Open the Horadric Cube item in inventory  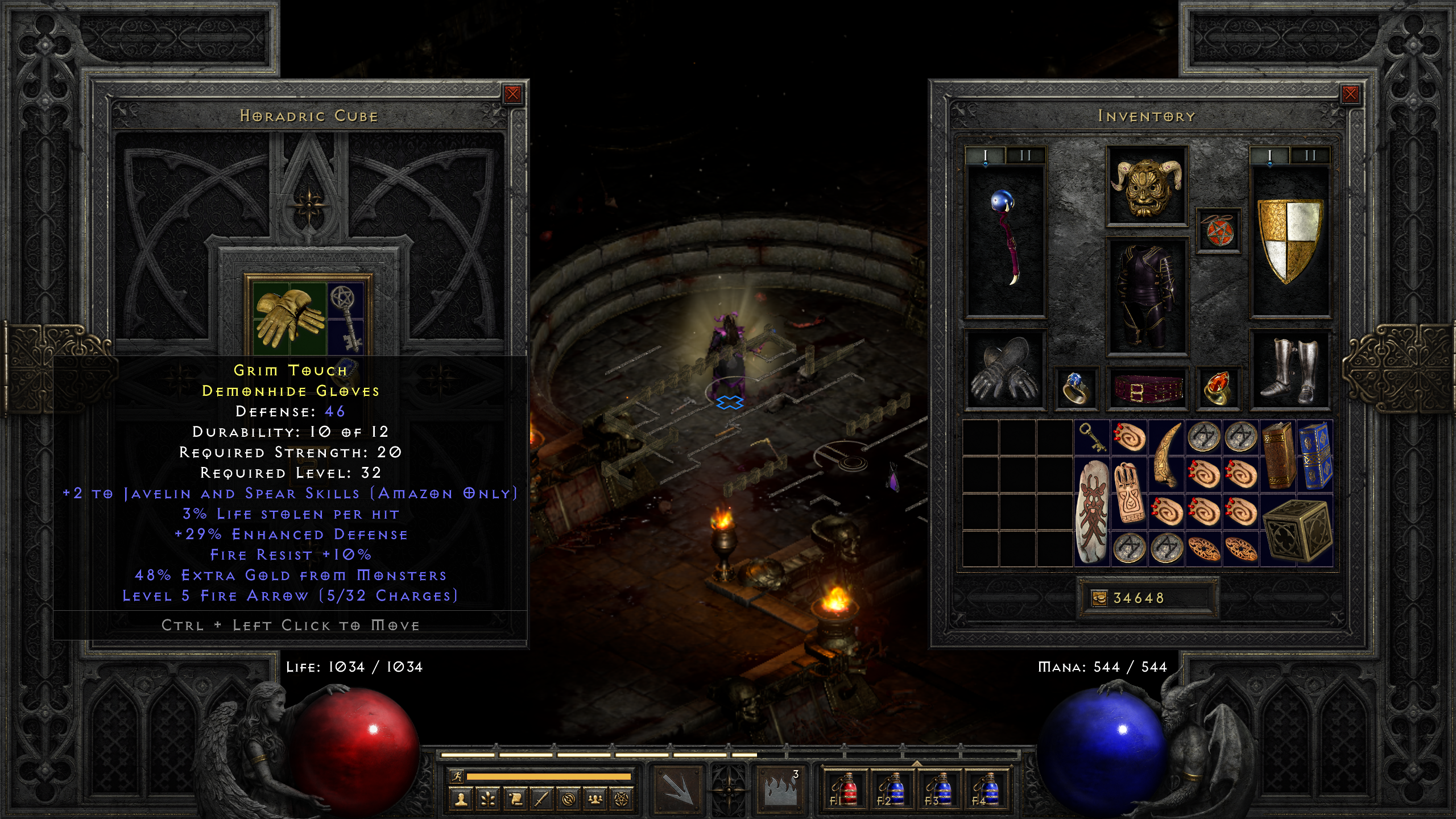tap(1297, 531)
